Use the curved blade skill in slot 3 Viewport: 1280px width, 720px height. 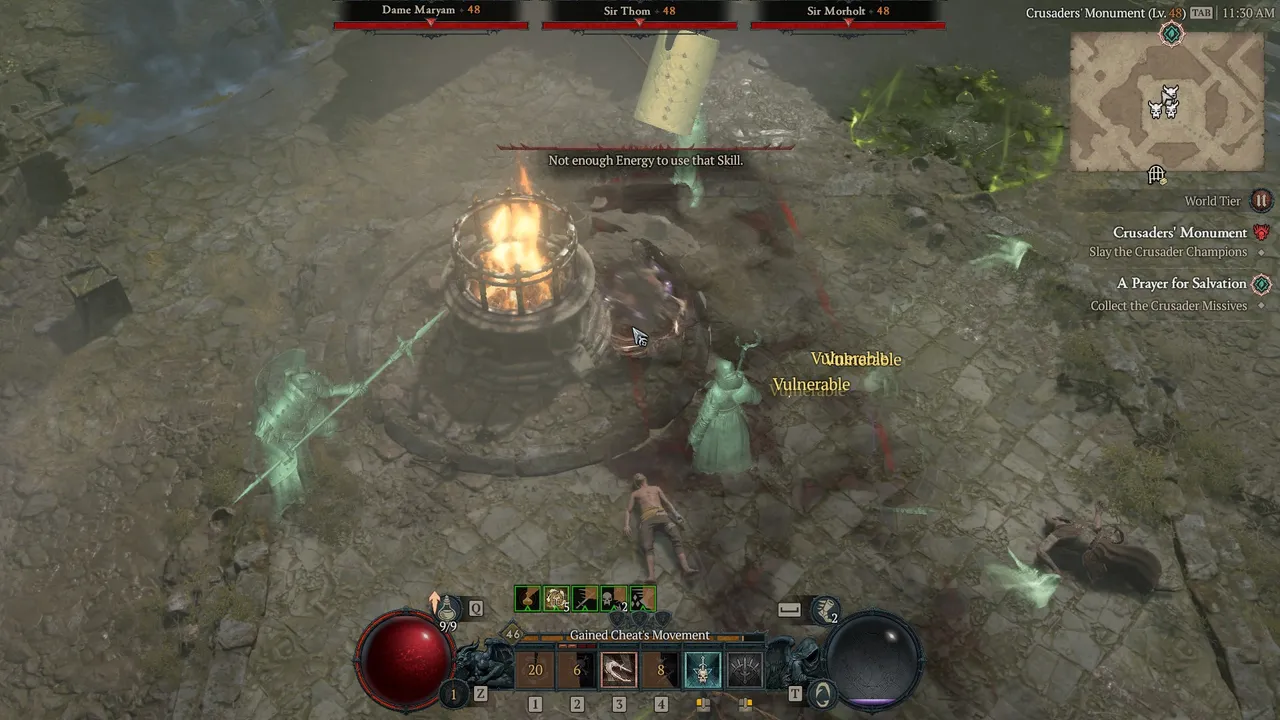pos(619,670)
